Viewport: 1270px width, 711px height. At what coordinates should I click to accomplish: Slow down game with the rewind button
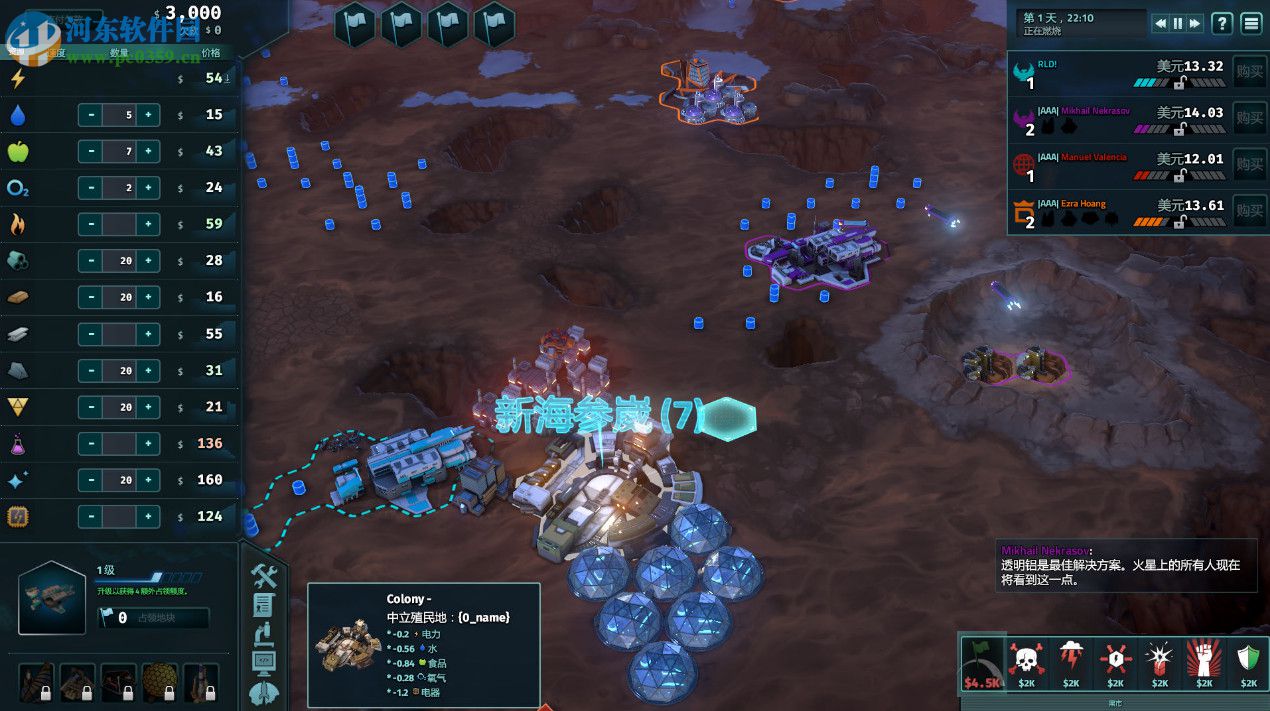pos(1160,23)
